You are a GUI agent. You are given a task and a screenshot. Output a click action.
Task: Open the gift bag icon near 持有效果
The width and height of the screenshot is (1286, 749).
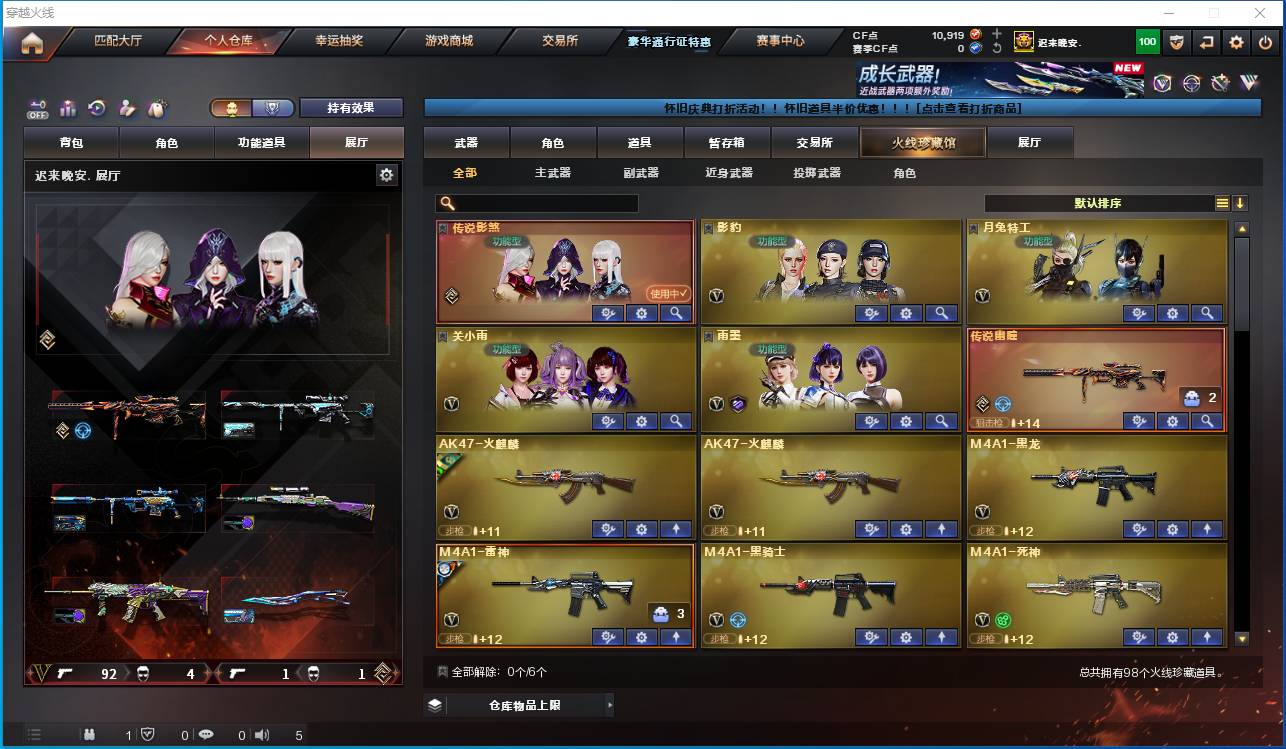156,106
